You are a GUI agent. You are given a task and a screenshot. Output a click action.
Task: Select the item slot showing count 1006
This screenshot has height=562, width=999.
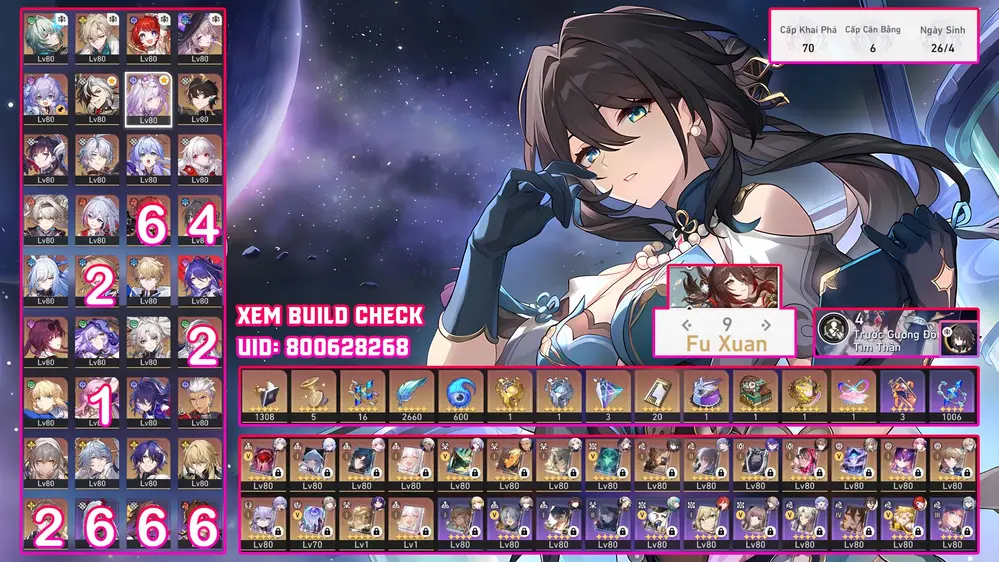[953, 394]
